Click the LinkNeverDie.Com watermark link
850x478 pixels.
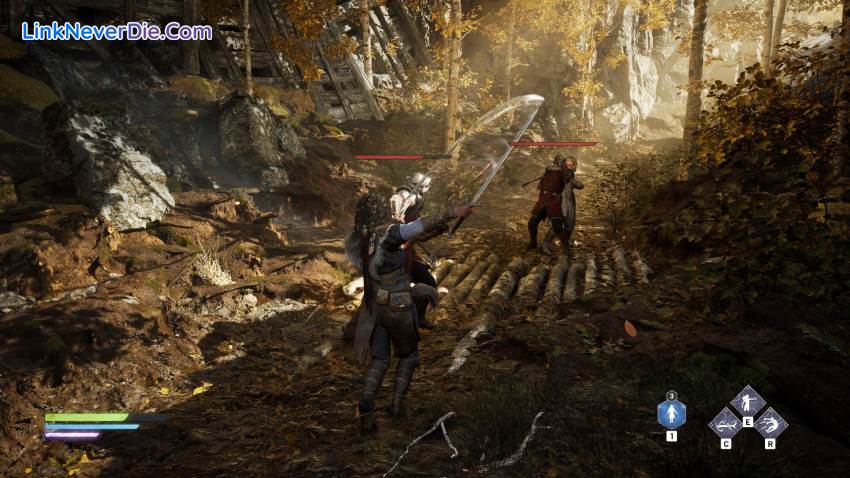[117, 31]
